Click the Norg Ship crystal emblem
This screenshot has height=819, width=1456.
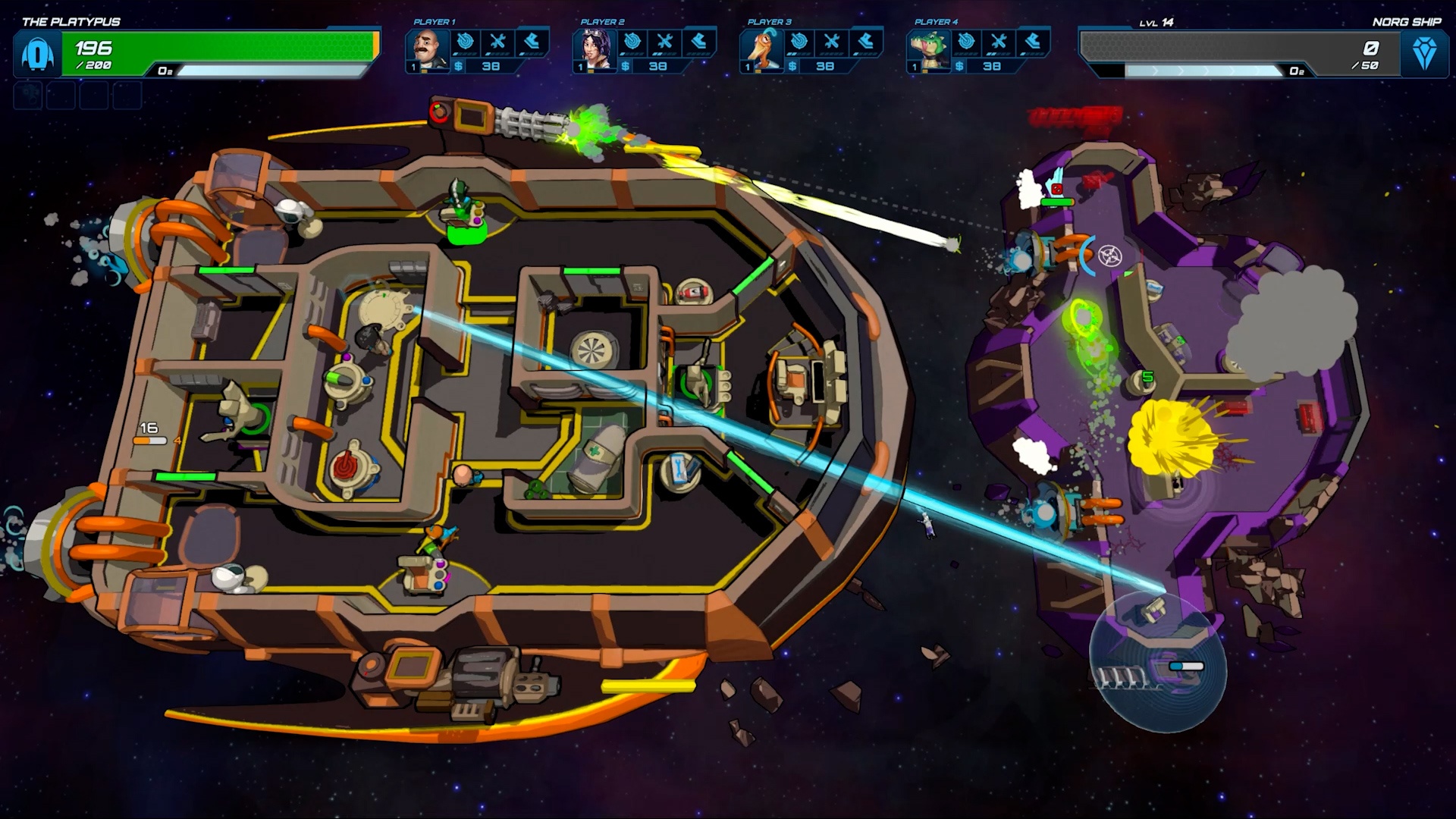point(1424,53)
